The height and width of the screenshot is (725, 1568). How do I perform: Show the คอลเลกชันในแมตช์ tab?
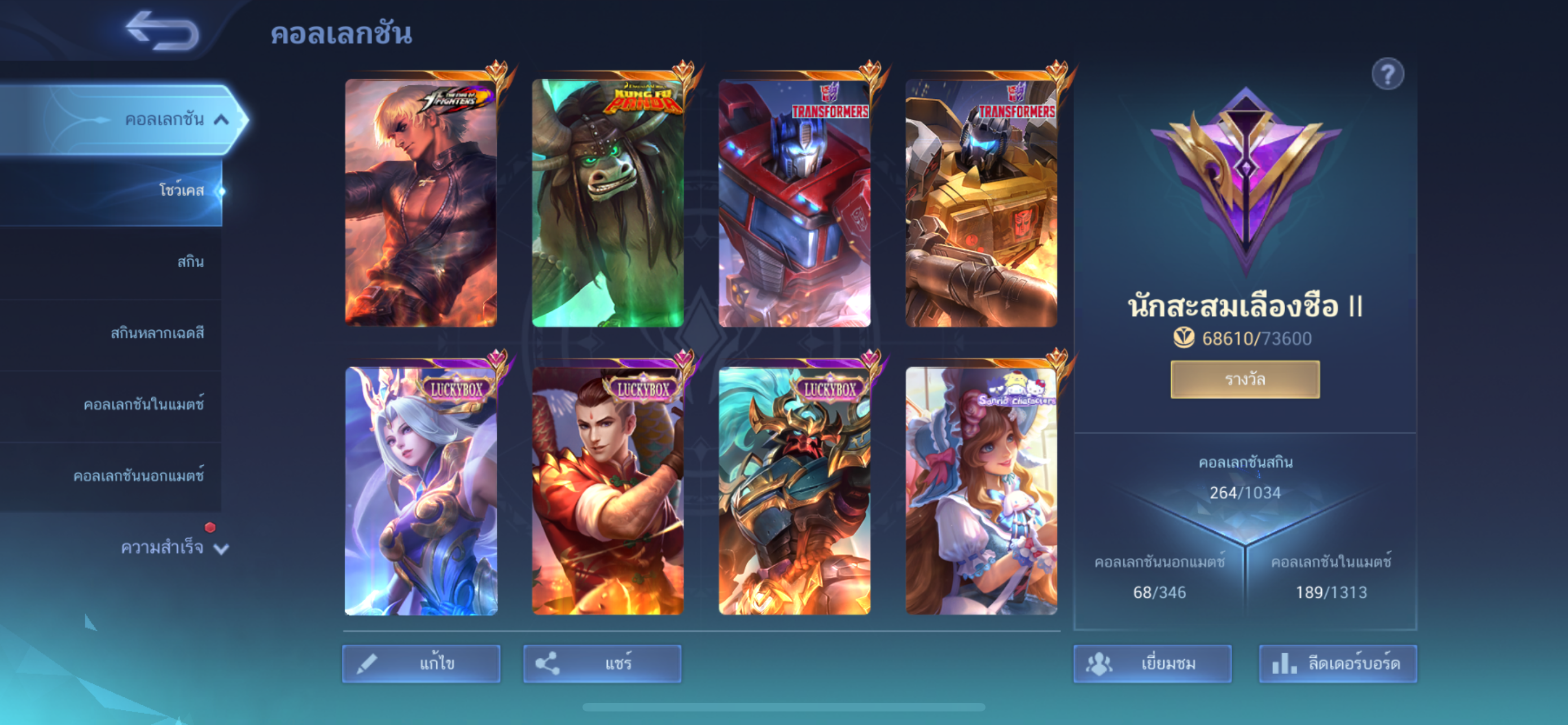[144, 404]
